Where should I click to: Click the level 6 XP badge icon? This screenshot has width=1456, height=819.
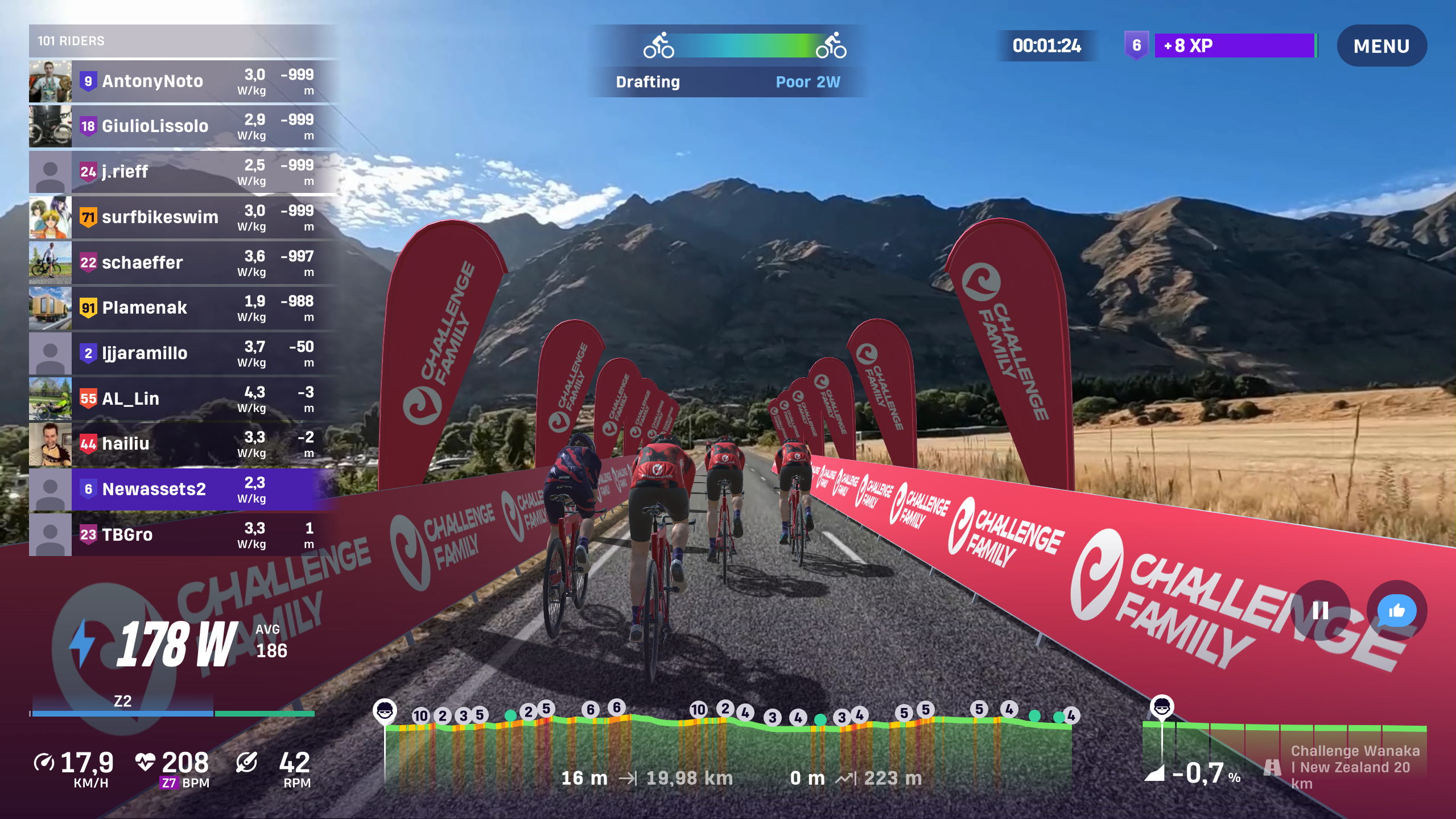1136,46
